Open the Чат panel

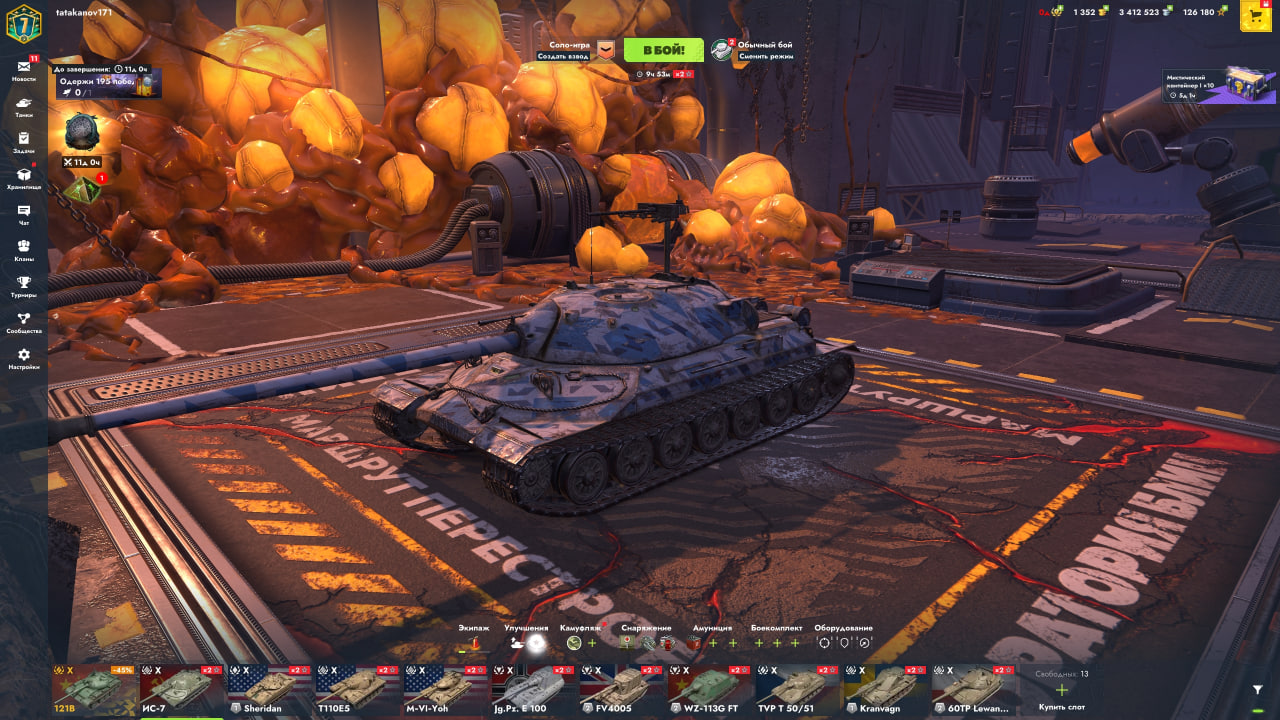[x=24, y=214]
